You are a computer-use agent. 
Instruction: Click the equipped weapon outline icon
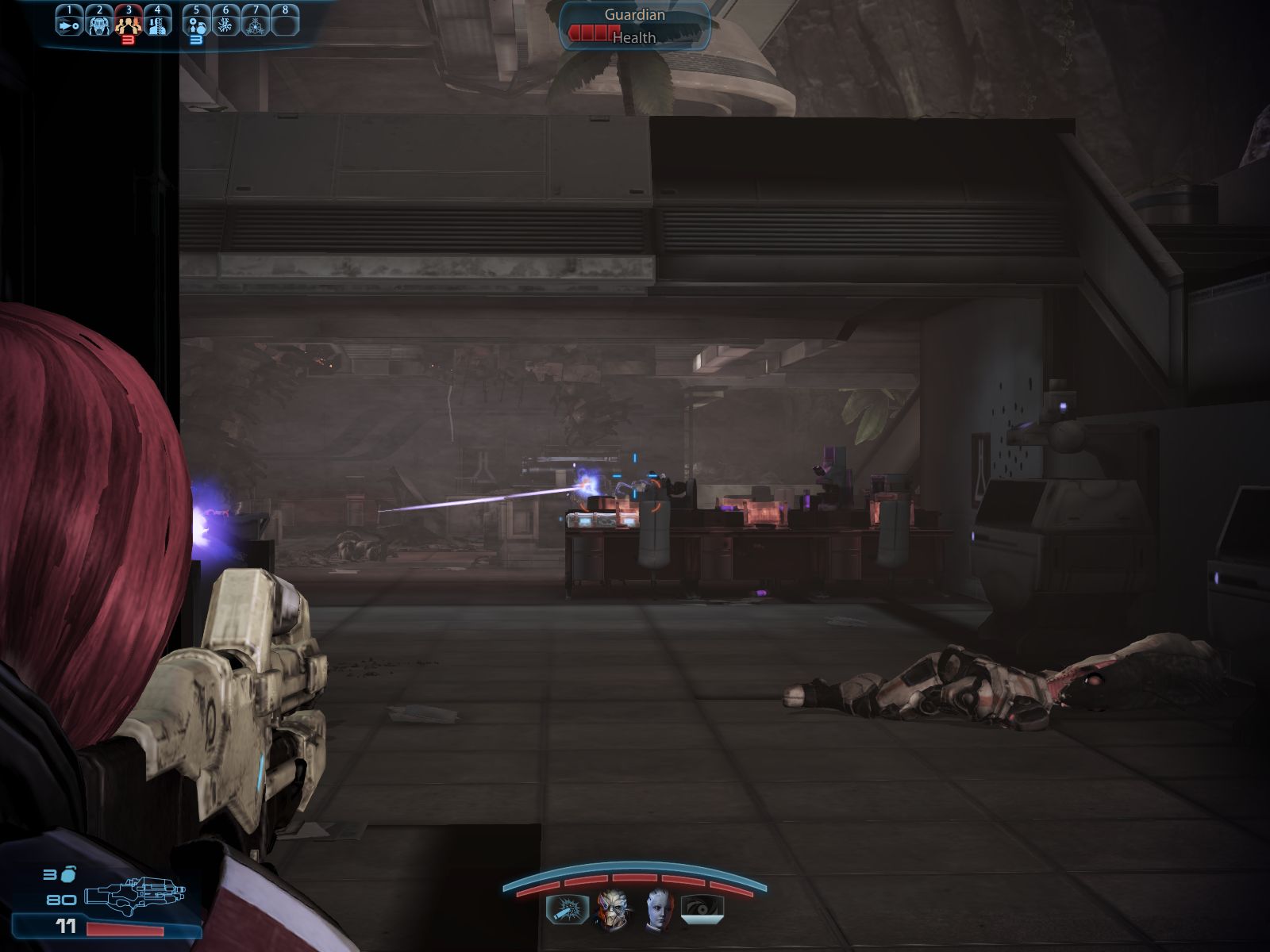(x=133, y=896)
